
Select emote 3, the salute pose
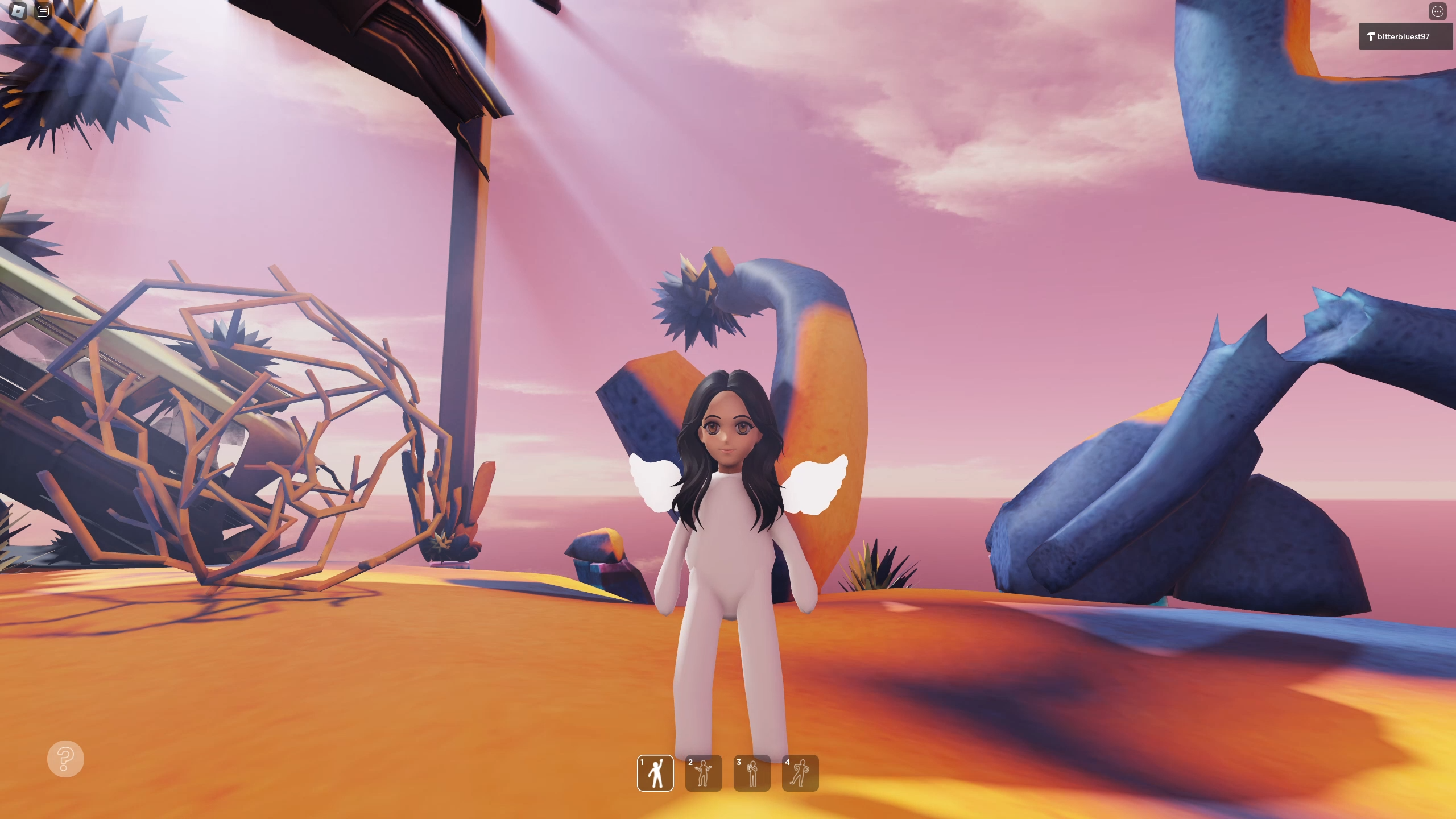pos(752,773)
